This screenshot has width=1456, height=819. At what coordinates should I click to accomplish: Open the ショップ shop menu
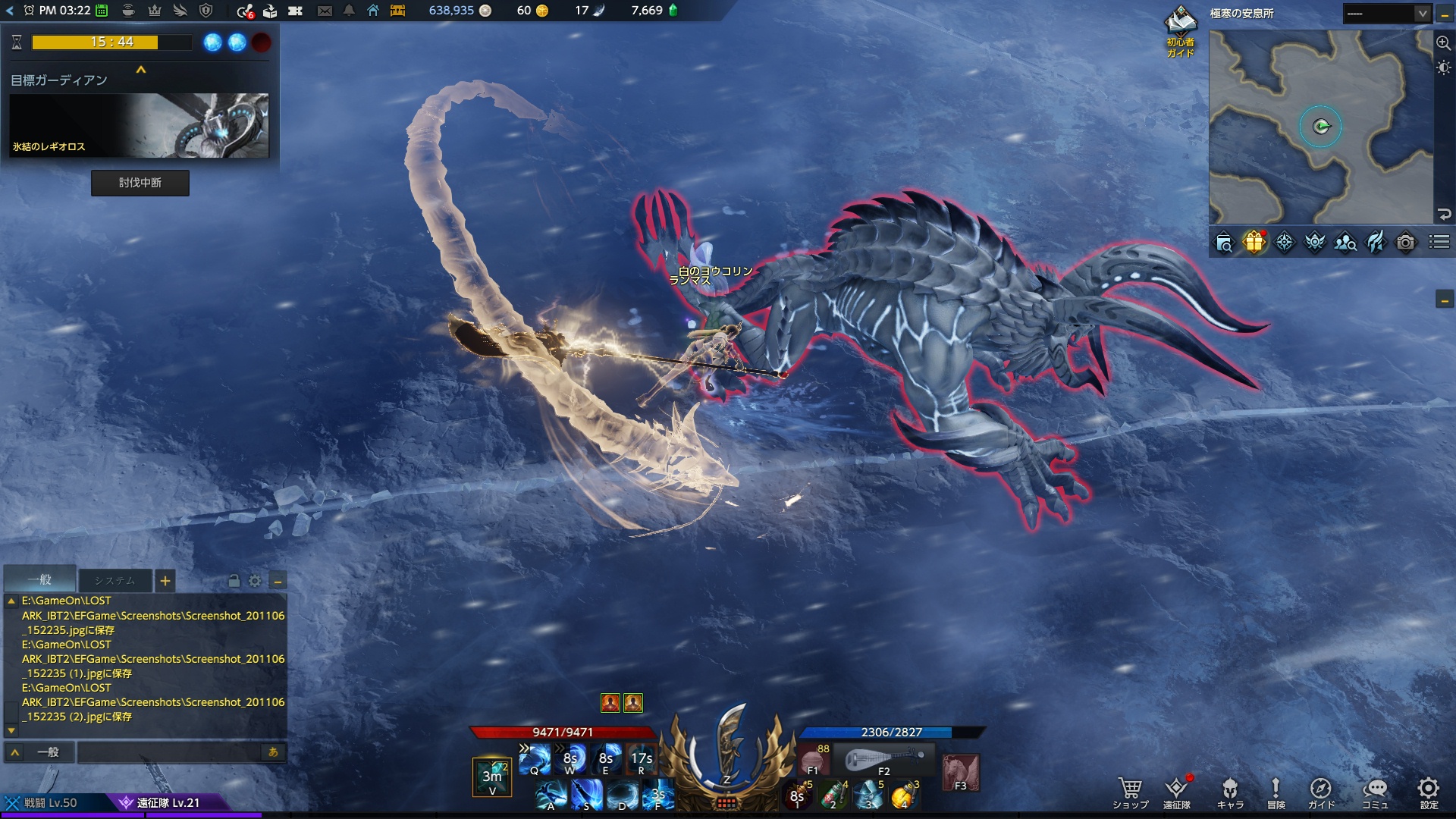(1130, 792)
